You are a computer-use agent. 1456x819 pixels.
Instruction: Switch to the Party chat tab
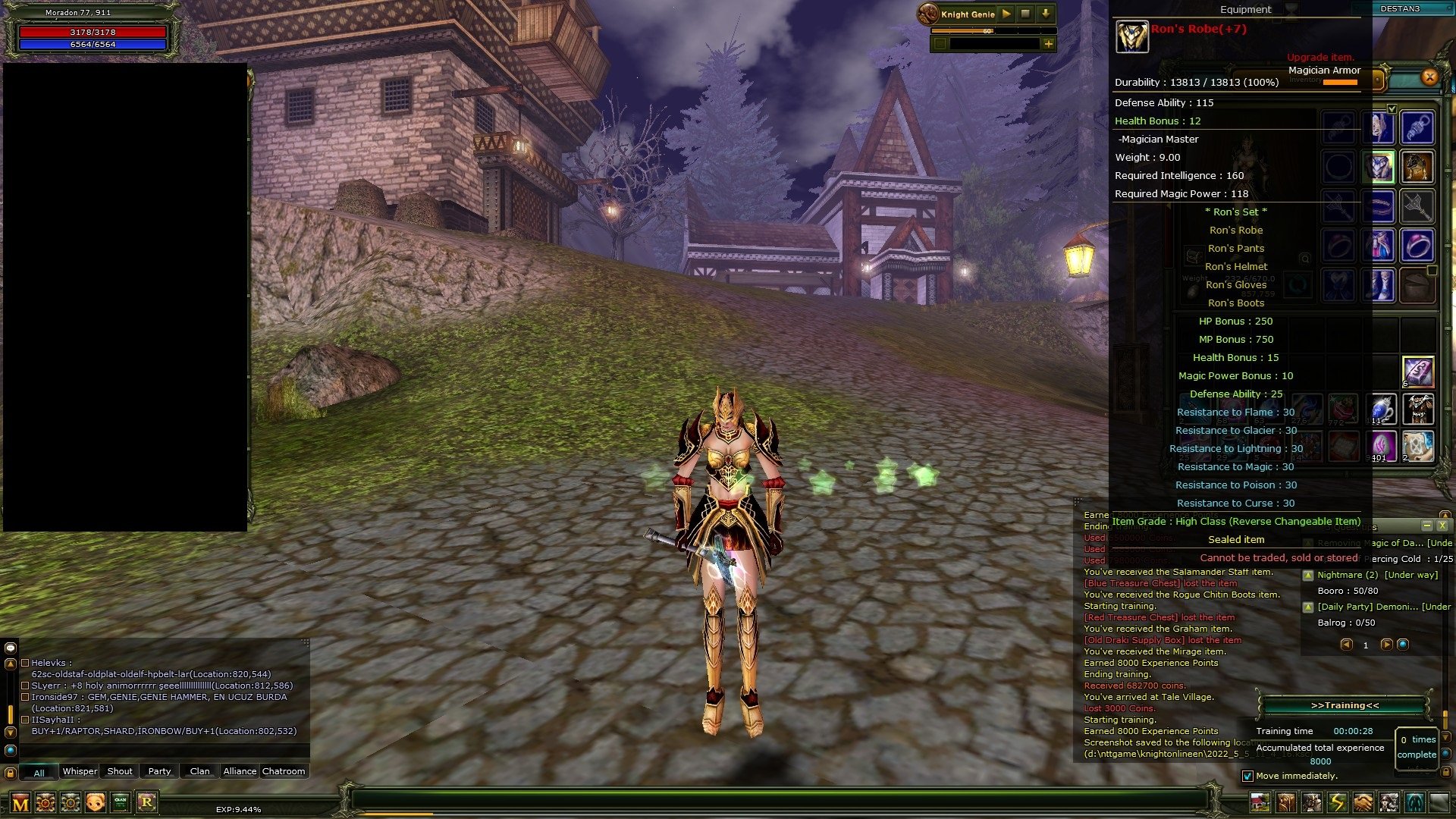click(x=158, y=771)
